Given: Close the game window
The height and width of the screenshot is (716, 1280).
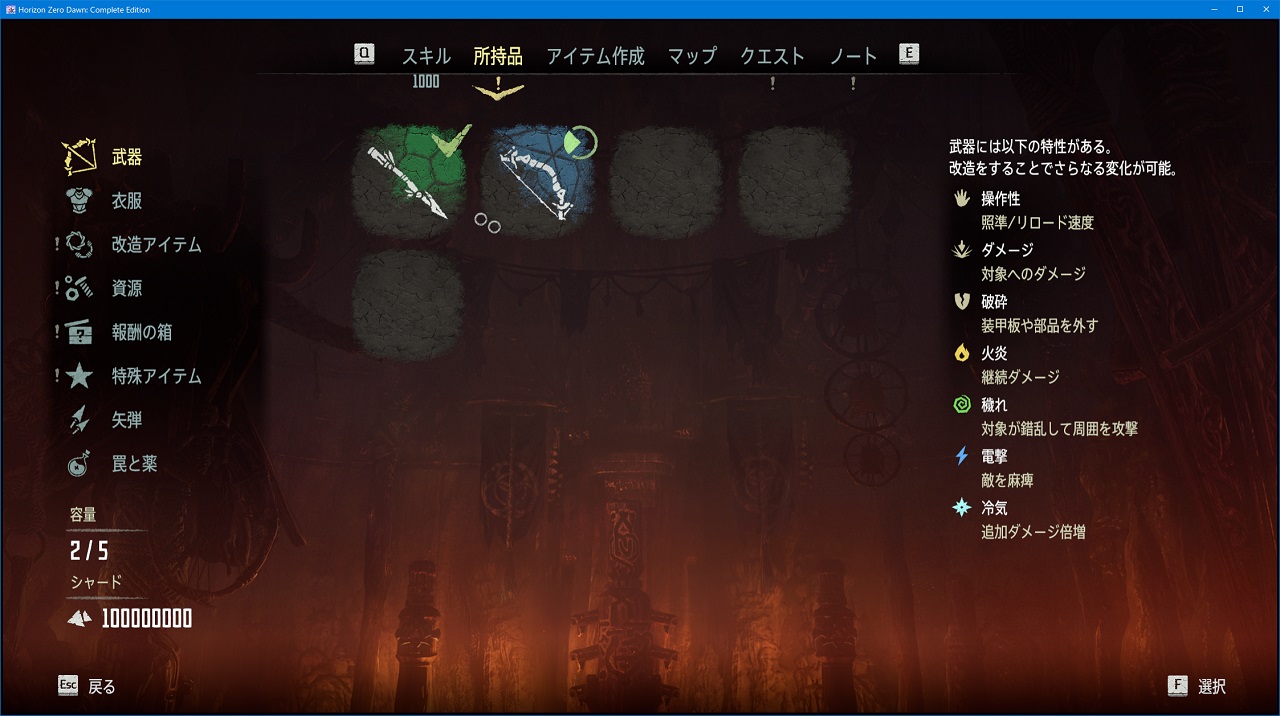Looking at the screenshot, I should (x=1265, y=9).
